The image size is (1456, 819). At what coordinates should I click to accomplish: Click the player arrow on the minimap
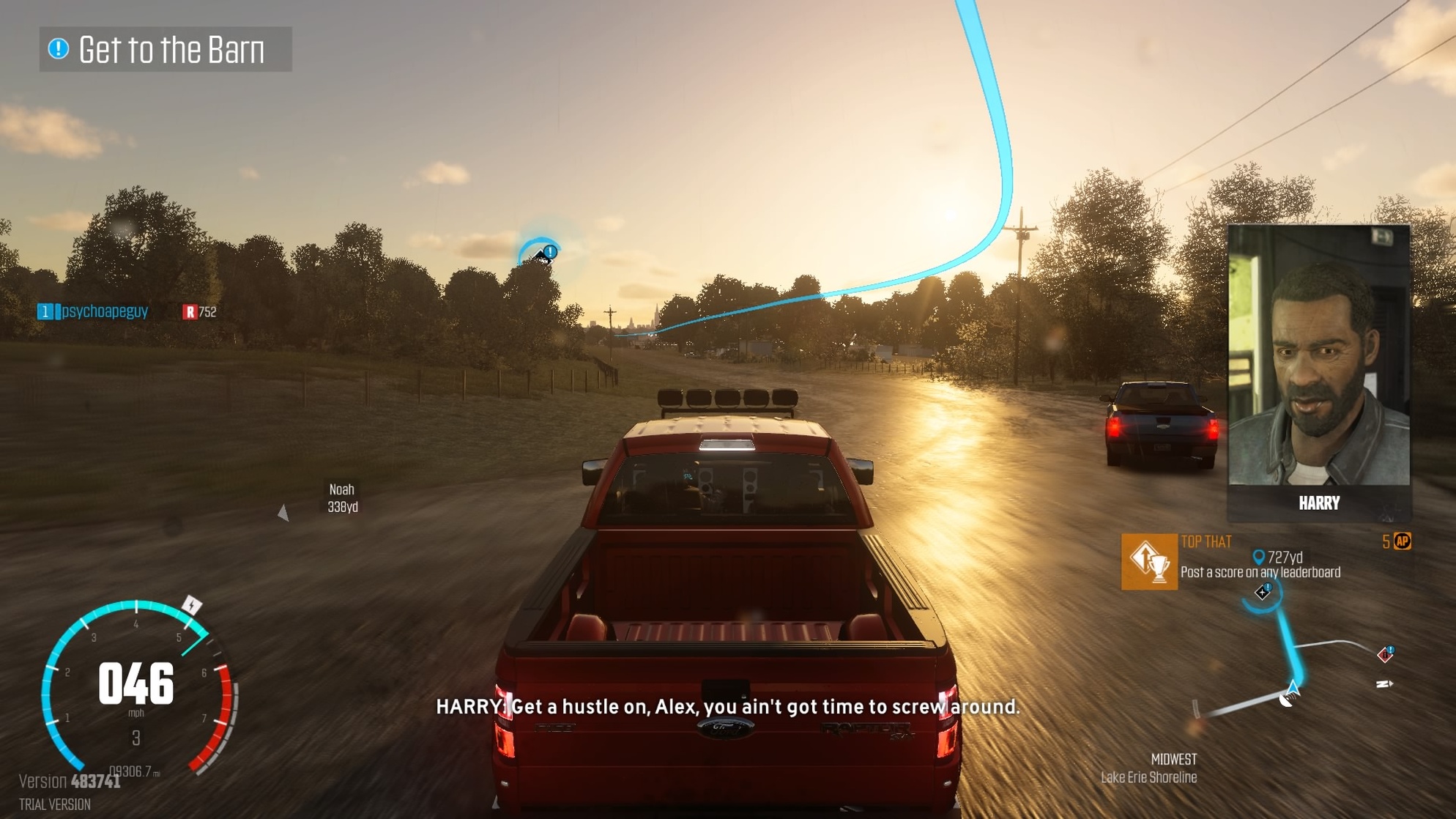click(x=1293, y=689)
